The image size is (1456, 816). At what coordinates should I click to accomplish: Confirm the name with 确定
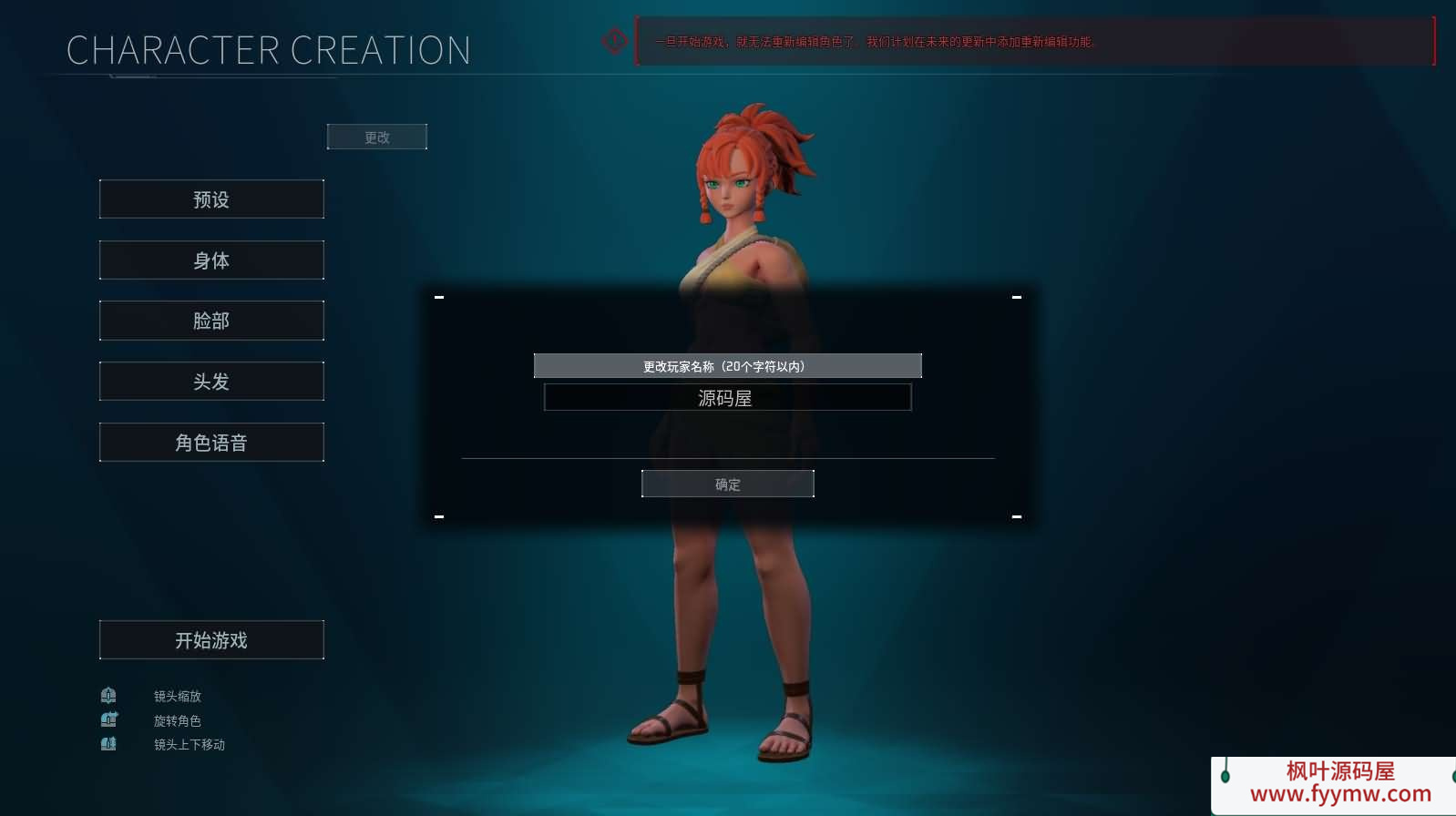coord(727,484)
